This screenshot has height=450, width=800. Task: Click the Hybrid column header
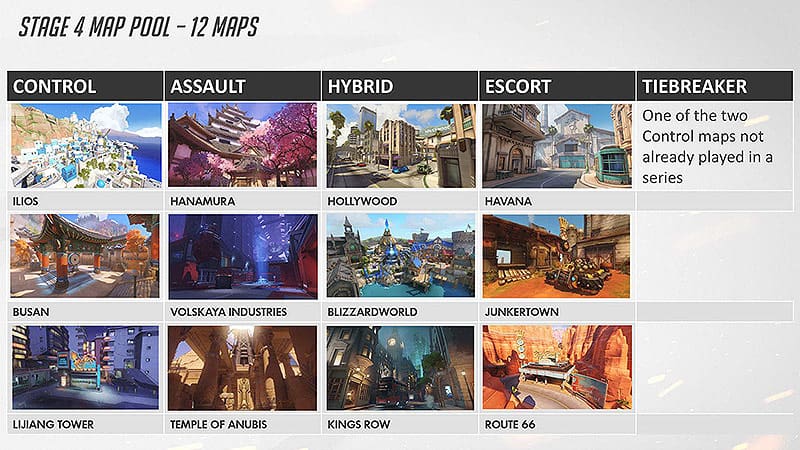pyautogui.click(x=400, y=86)
